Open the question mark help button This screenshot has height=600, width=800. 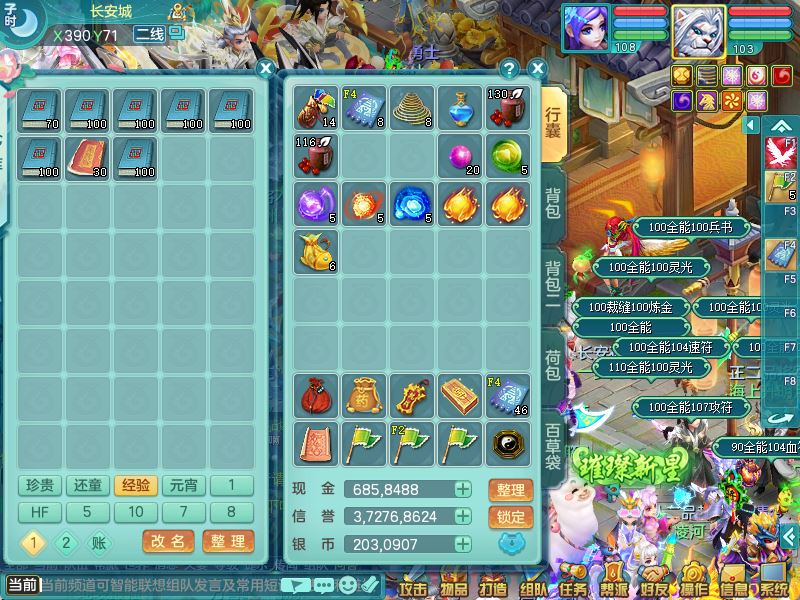[510, 69]
